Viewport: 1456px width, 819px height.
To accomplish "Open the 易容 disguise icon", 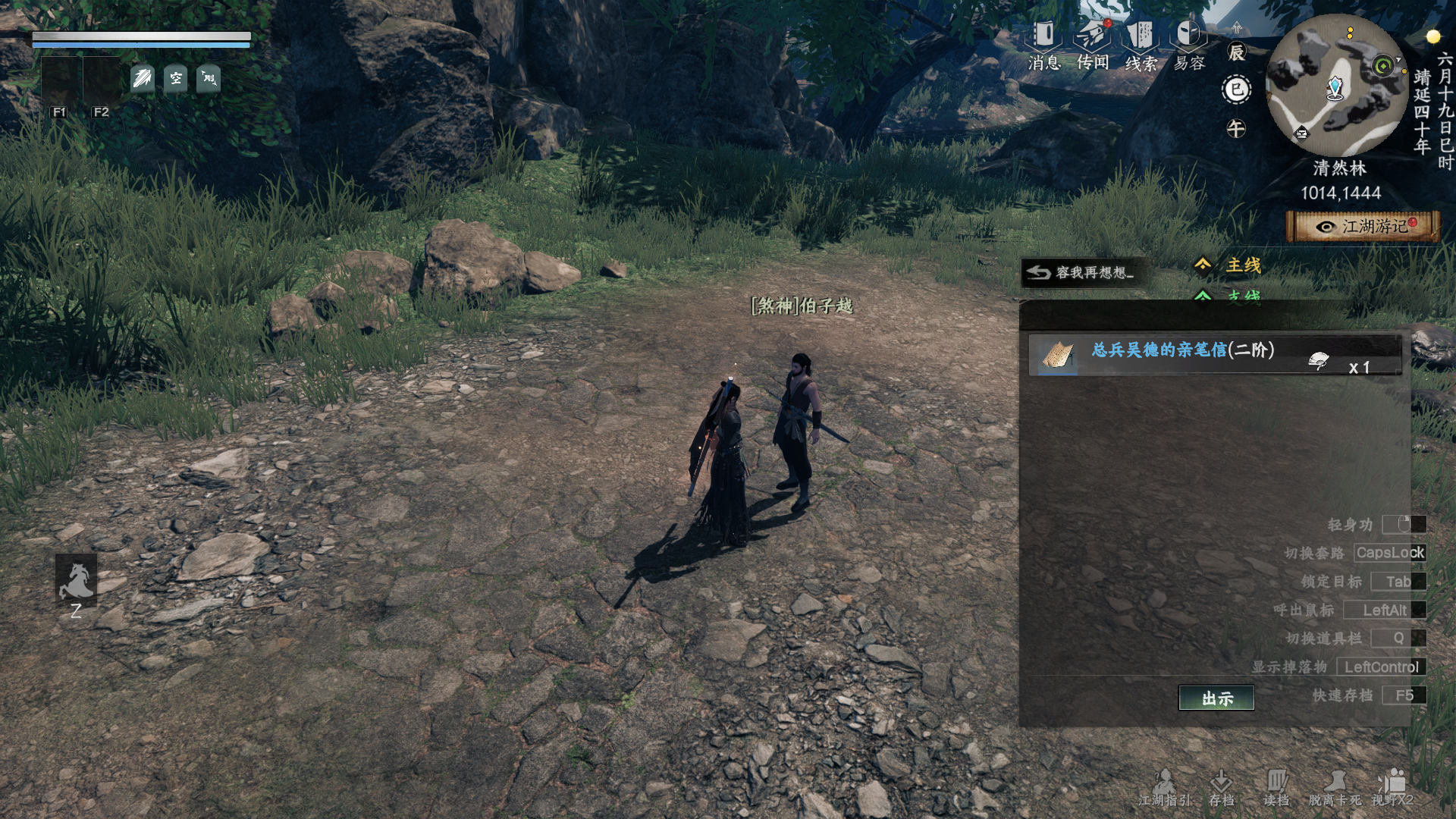I will 1188,44.
